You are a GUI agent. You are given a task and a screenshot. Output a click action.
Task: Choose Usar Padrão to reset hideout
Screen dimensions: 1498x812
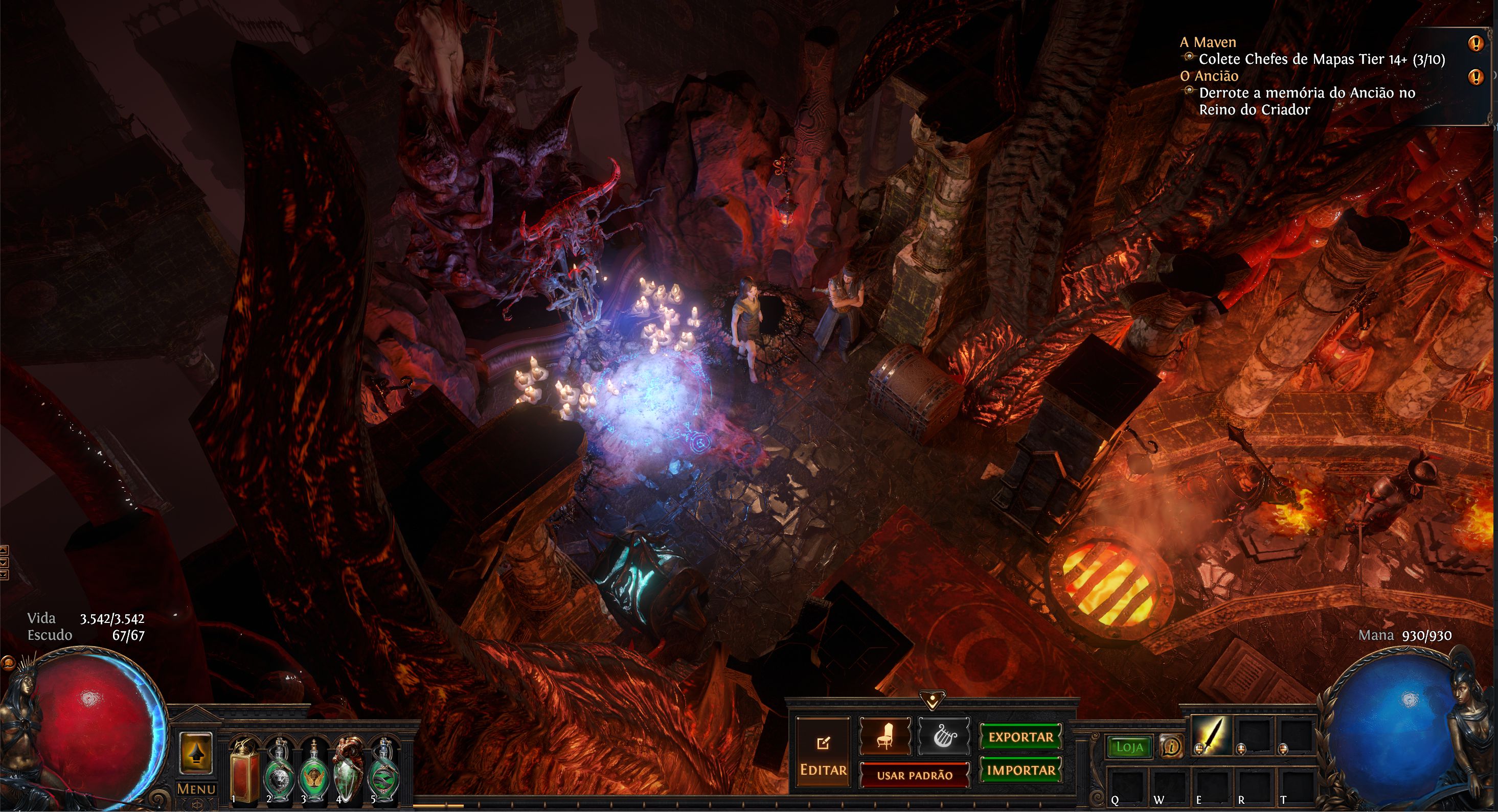pyautogui.click(x=914, y=775)
